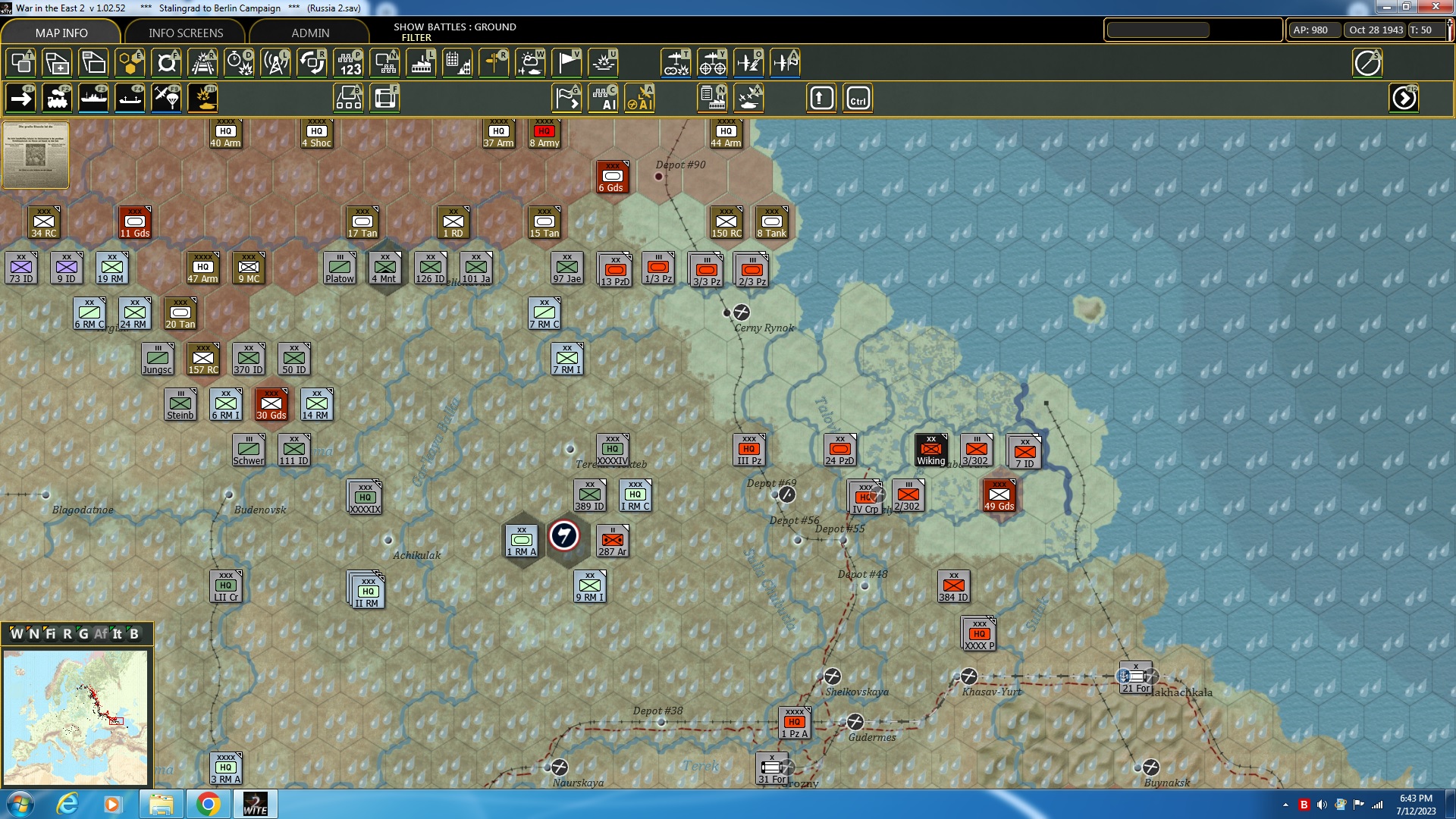The image size is (1456, 819).
Task: Show victory locations with the flag icon
Action: click(567, 63)
